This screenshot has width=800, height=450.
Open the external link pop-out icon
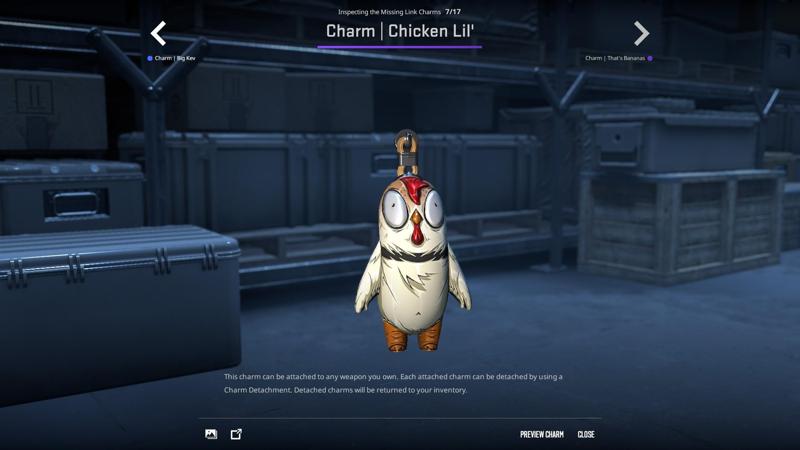click(x=236, y=434)
